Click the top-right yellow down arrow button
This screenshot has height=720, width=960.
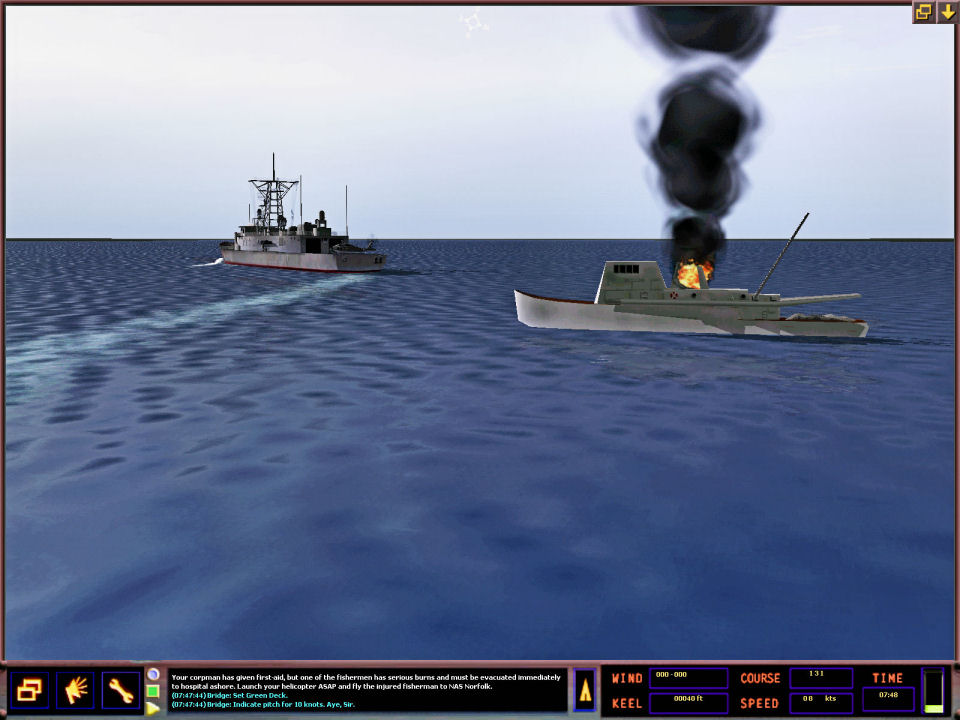947,12
